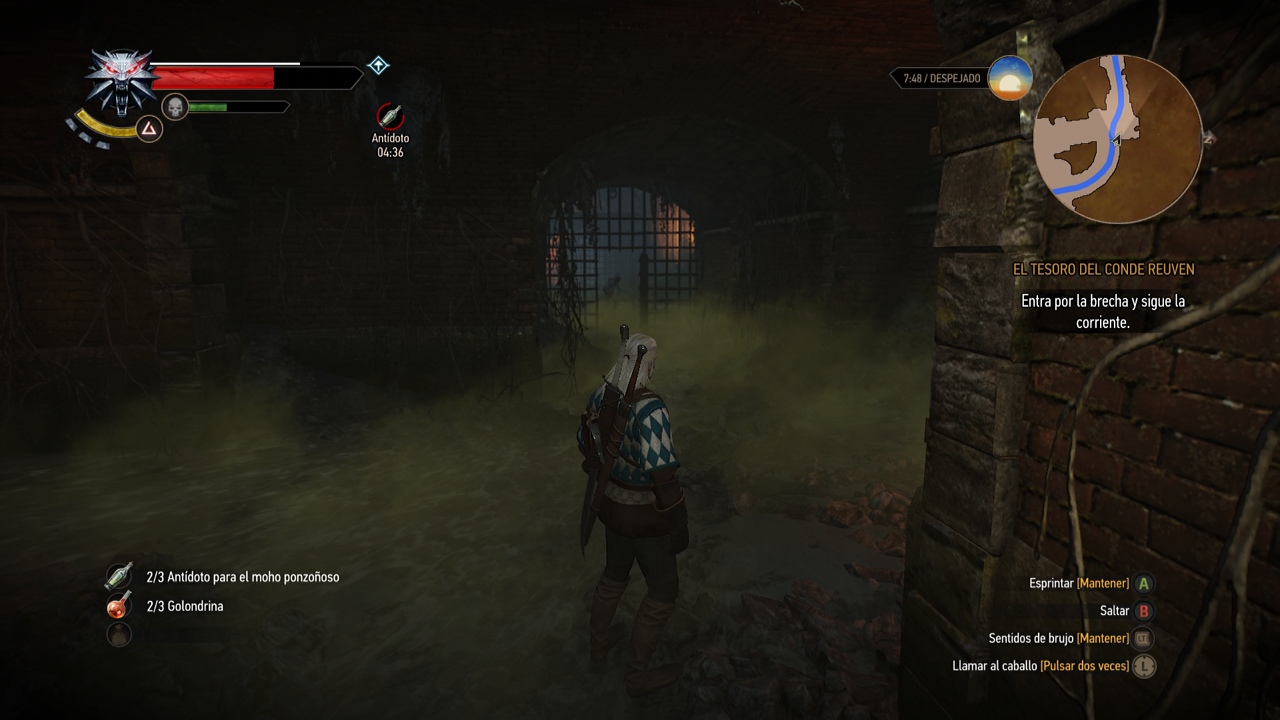Select the Golondrina potion quick slot icon
This screenshot has width=1280, height=720.
119,605
